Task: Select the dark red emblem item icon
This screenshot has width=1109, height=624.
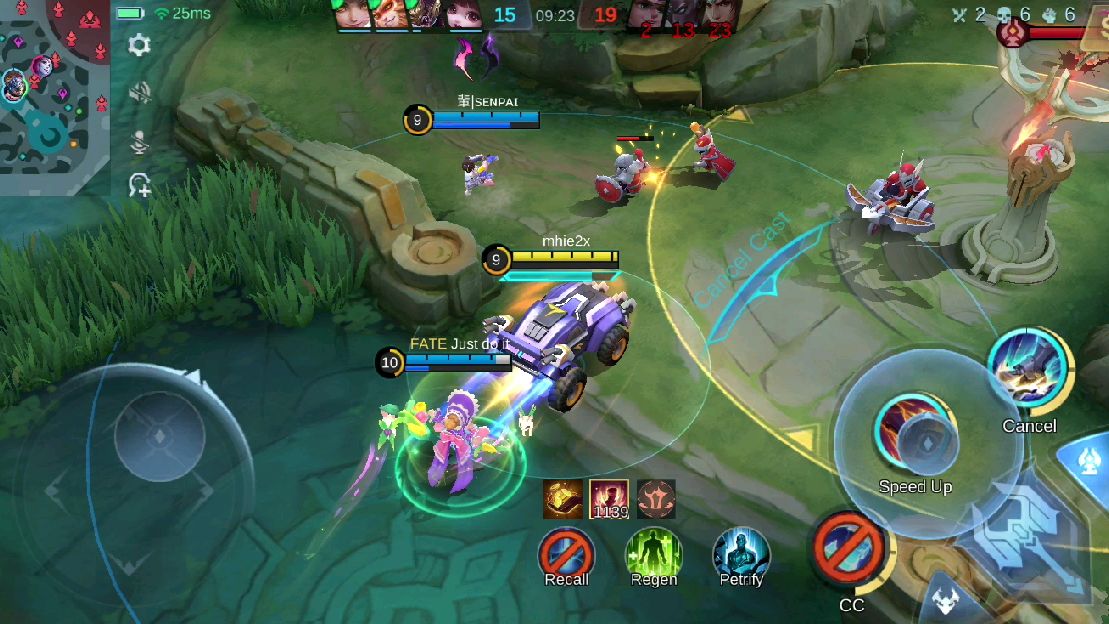Action: point(656,499)
